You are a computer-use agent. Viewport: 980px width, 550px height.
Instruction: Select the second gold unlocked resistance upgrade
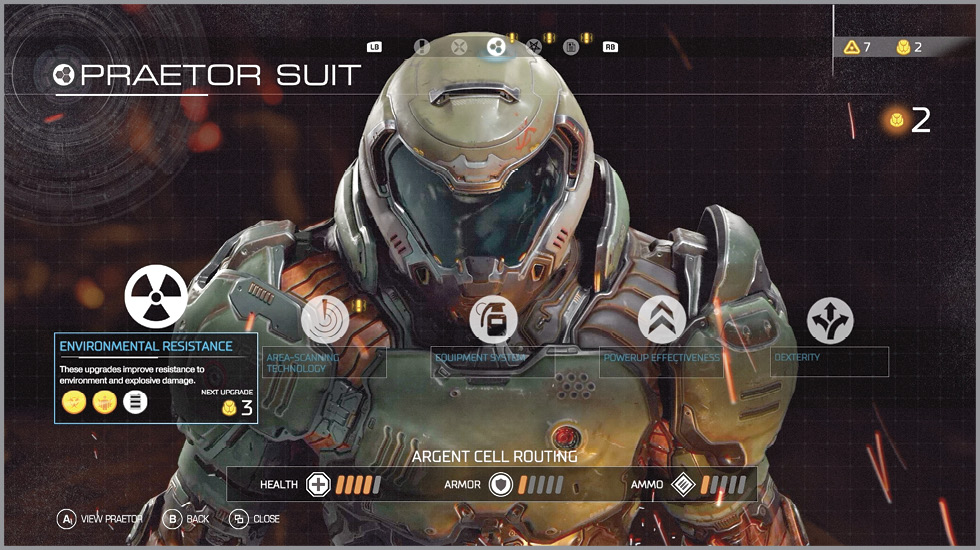tap(104, 402)
